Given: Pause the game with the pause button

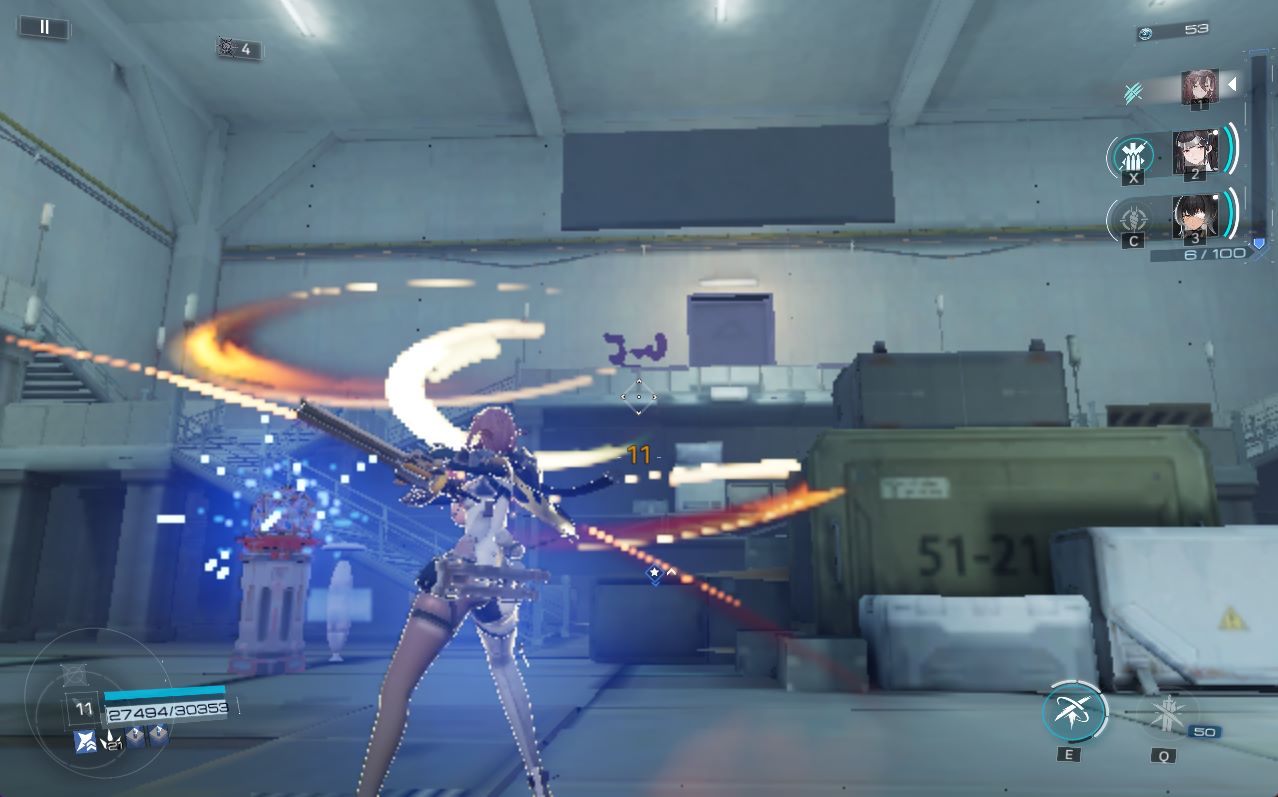Looking at the screenshot, I should (44, 28).
